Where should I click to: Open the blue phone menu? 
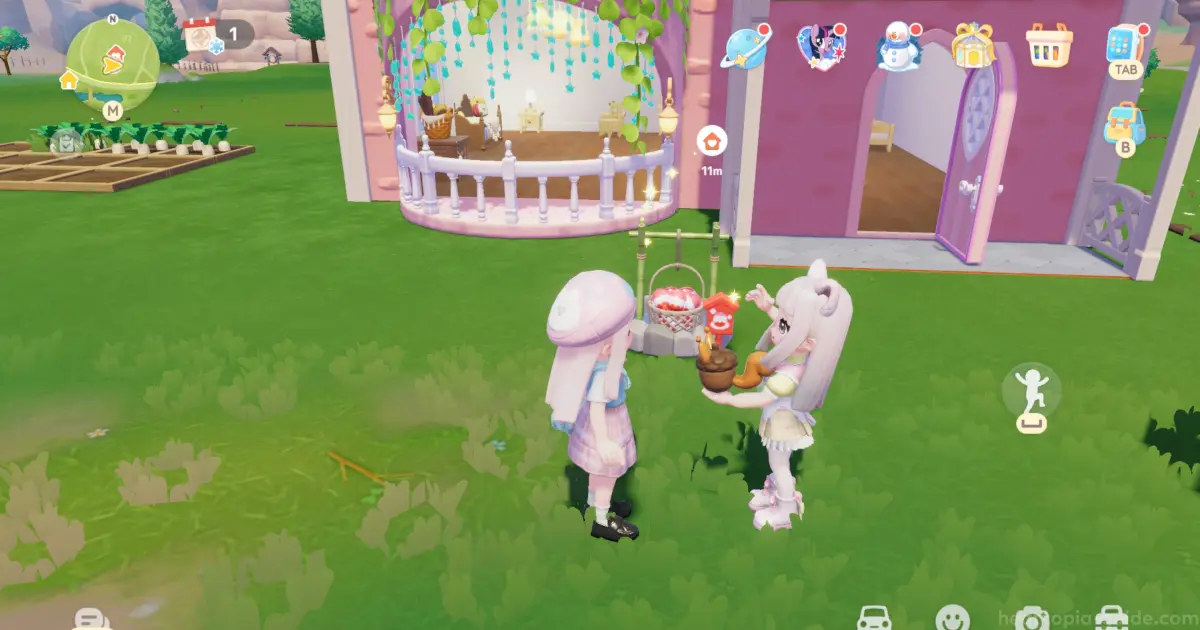[1124, 44]
